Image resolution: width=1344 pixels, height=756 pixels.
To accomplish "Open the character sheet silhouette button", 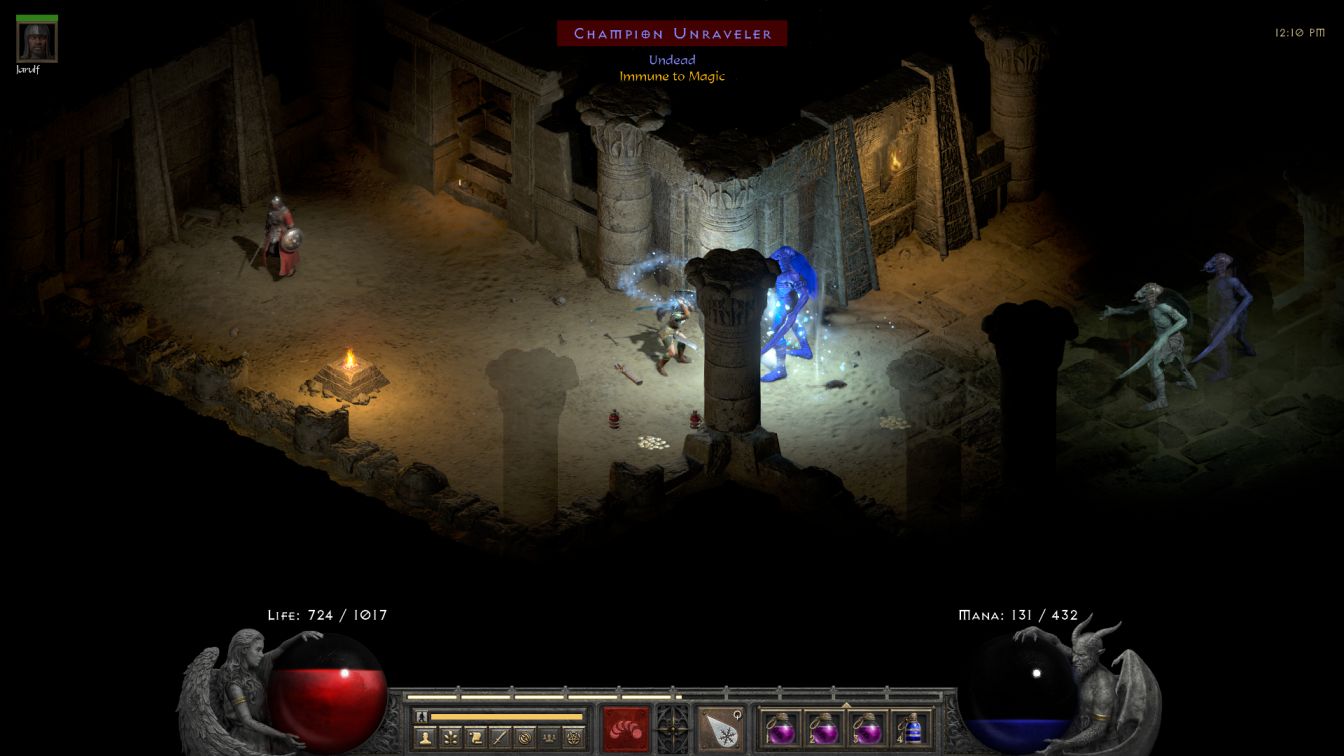I will 424,738.
